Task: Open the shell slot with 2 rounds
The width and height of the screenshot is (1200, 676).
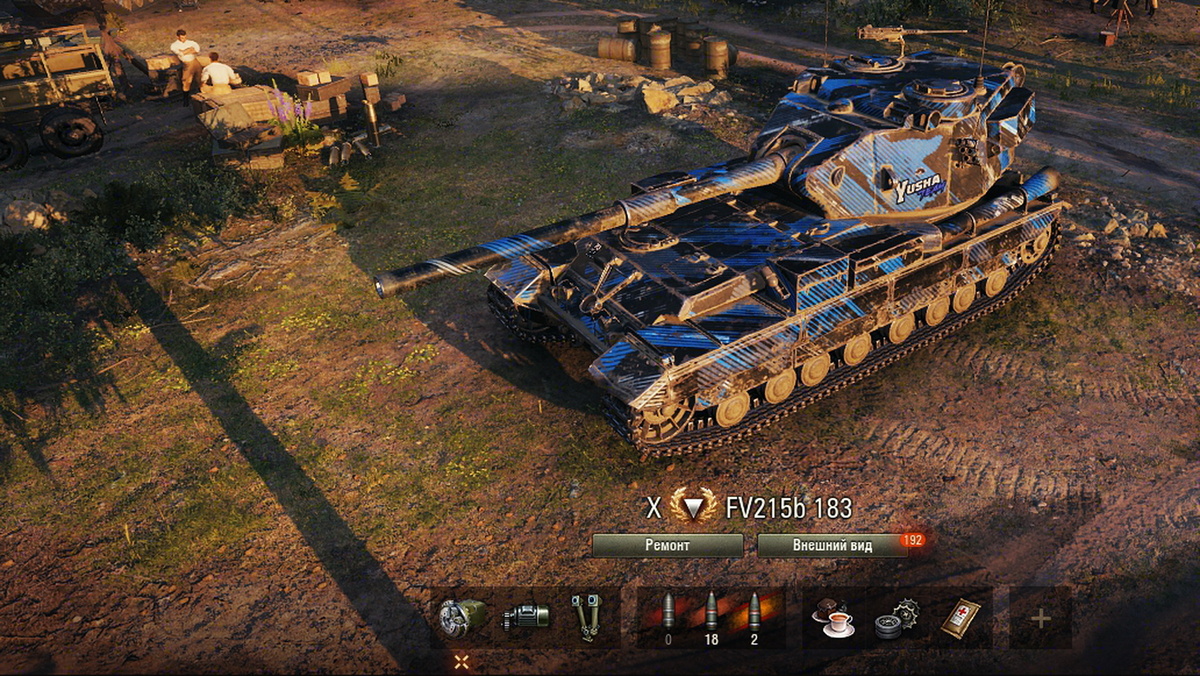Action: [x=755, y=617]
